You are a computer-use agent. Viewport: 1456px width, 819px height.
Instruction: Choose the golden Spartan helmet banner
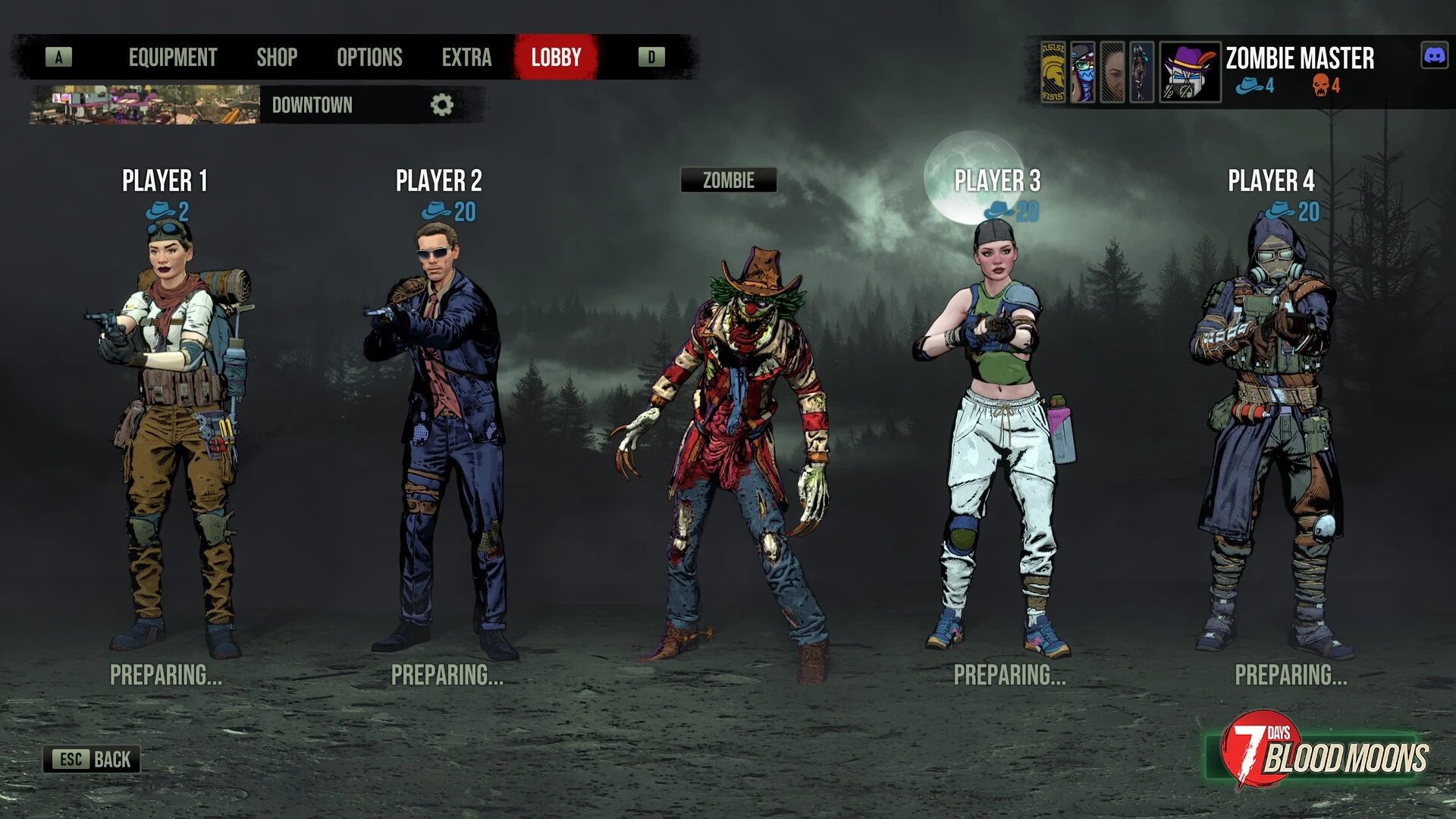coord(1053,72)
